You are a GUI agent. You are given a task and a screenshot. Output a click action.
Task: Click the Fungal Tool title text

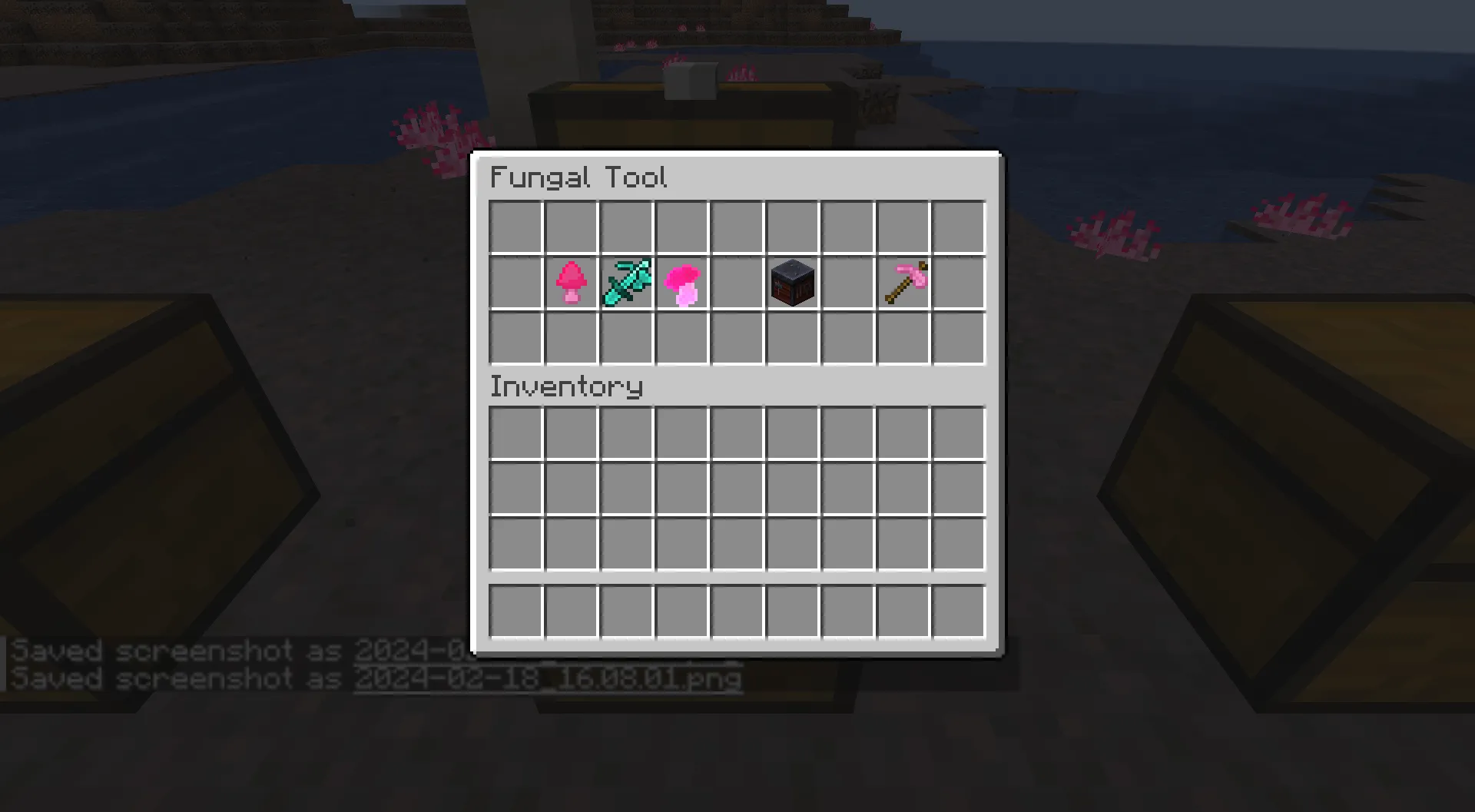(x=578, y=177)
